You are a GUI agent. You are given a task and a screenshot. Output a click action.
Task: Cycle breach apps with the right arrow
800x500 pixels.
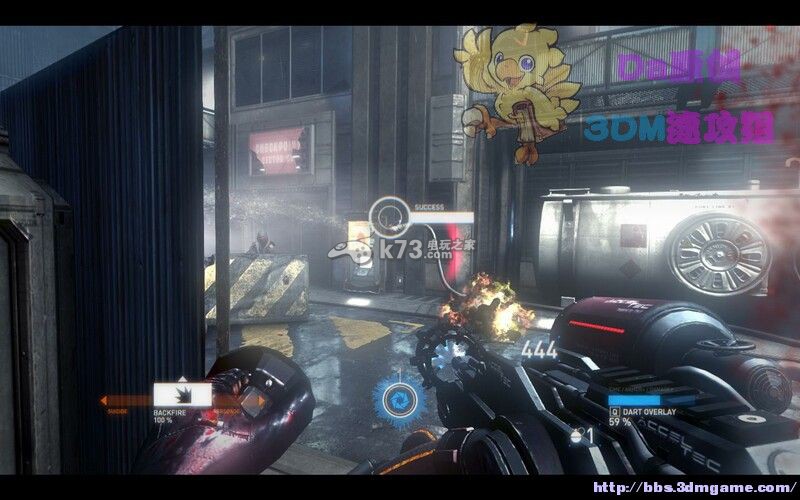[x=262, y=402]
